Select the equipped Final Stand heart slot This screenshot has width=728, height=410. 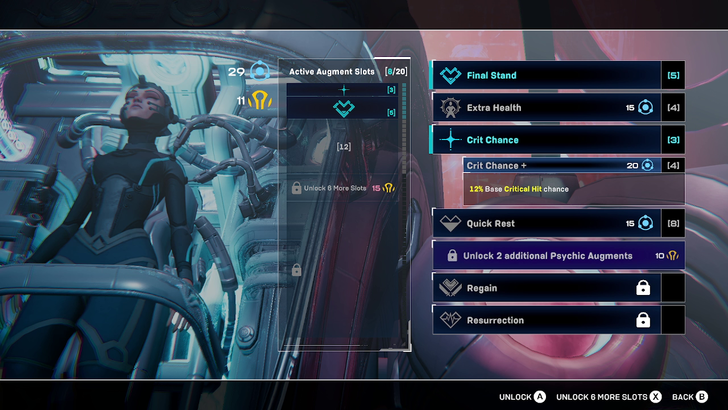coord(343,108)
